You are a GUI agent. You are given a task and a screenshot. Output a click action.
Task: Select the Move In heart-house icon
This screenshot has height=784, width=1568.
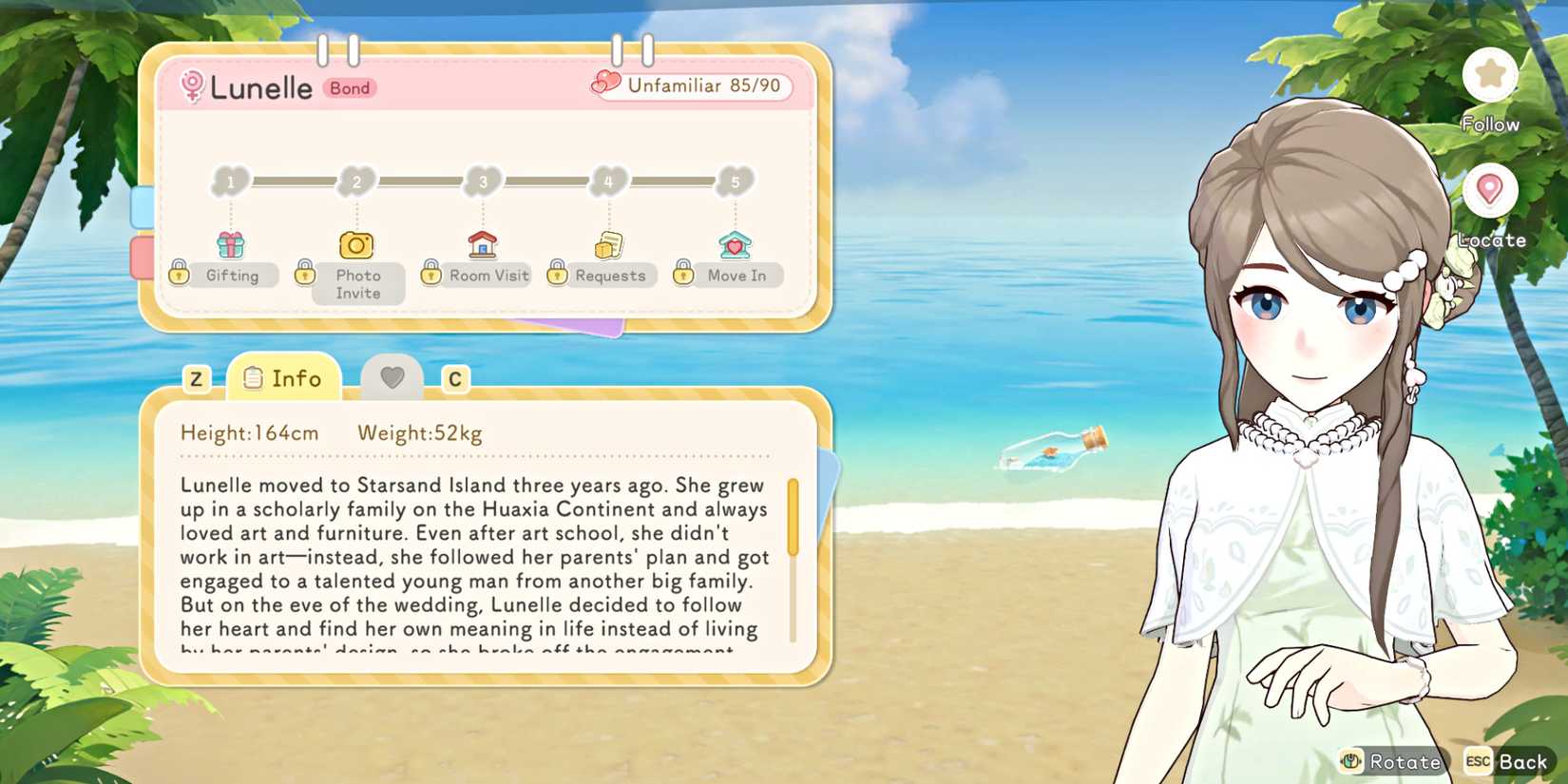(734, 244)
